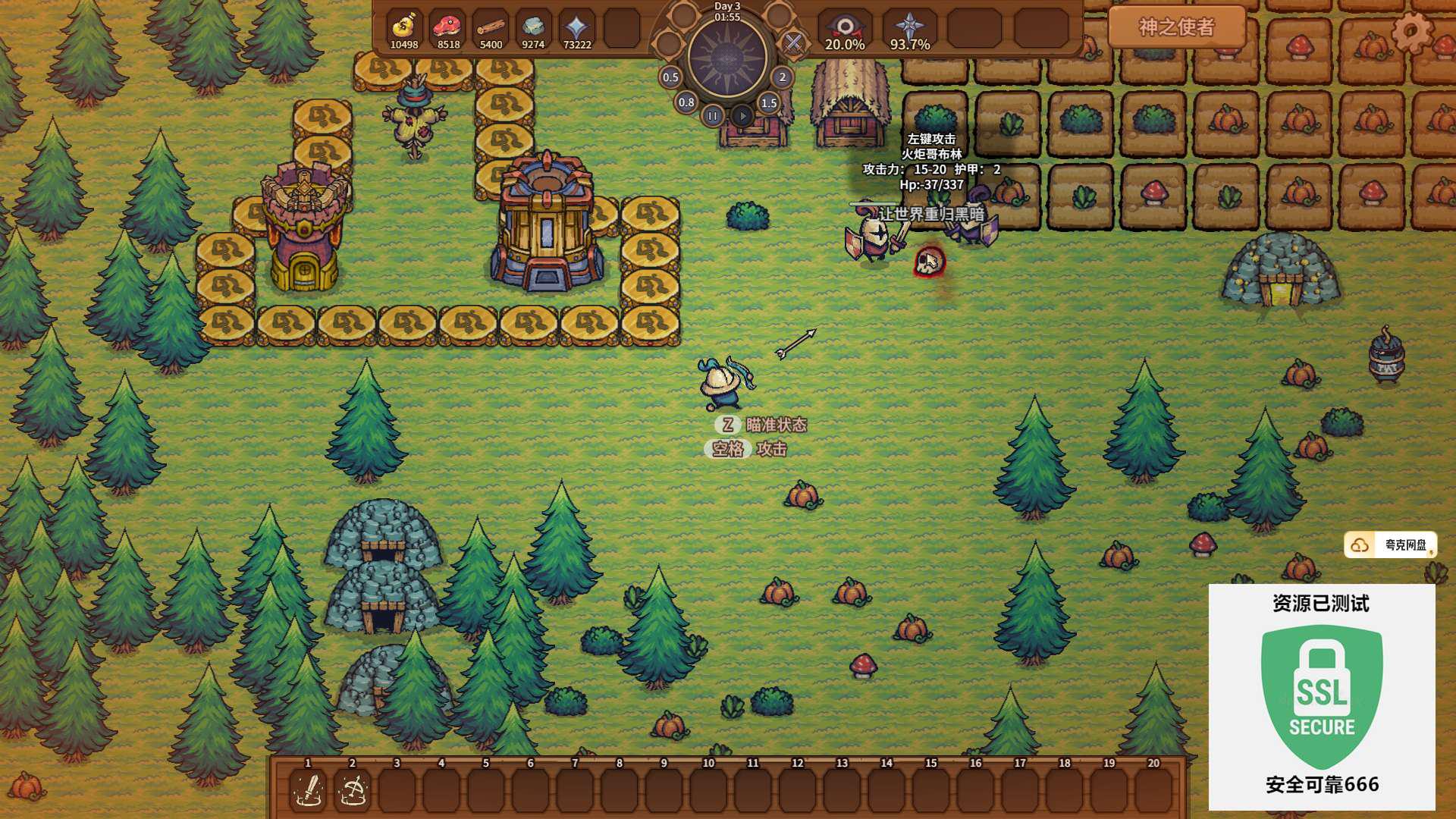The image size is (1456, 819).
Task: Click the crossed swords combat icon
Action: point(793,42)
